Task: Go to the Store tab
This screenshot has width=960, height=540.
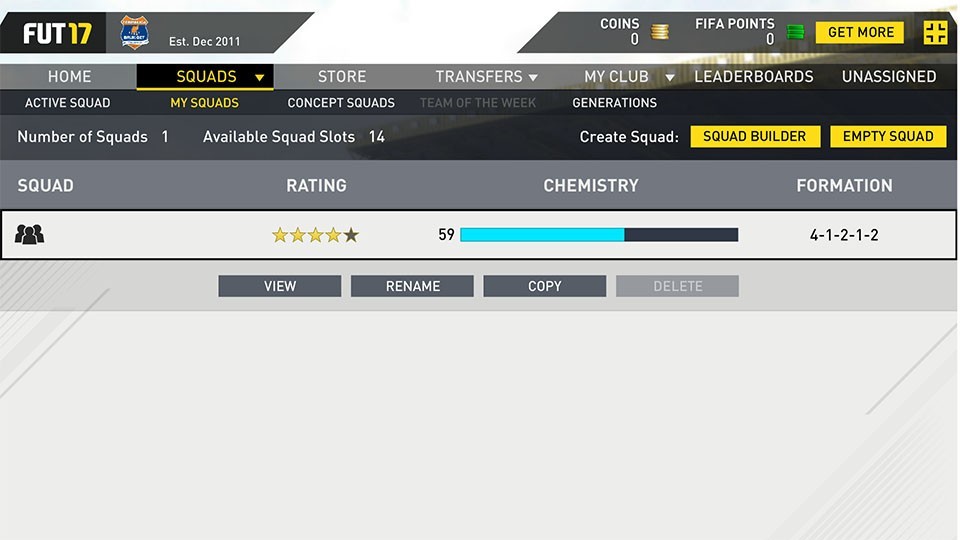Action: [342, 77]
